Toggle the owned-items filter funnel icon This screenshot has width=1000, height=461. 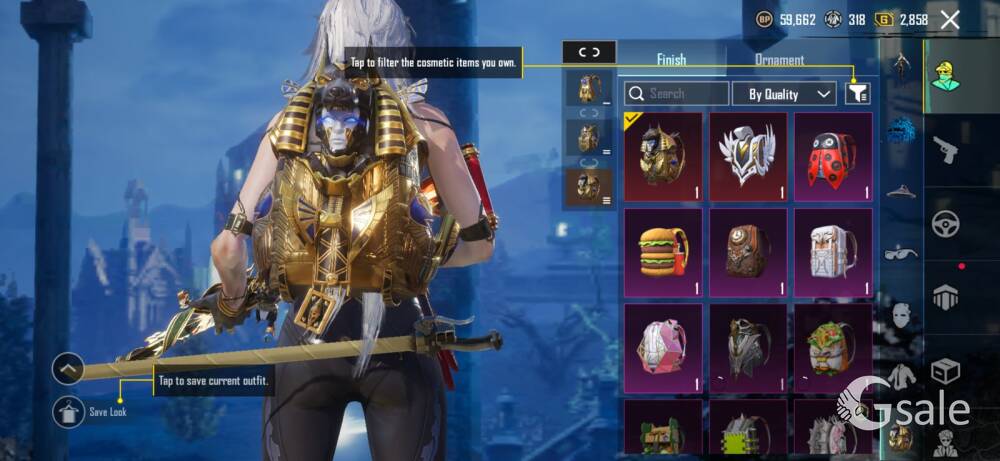point(857,94)
